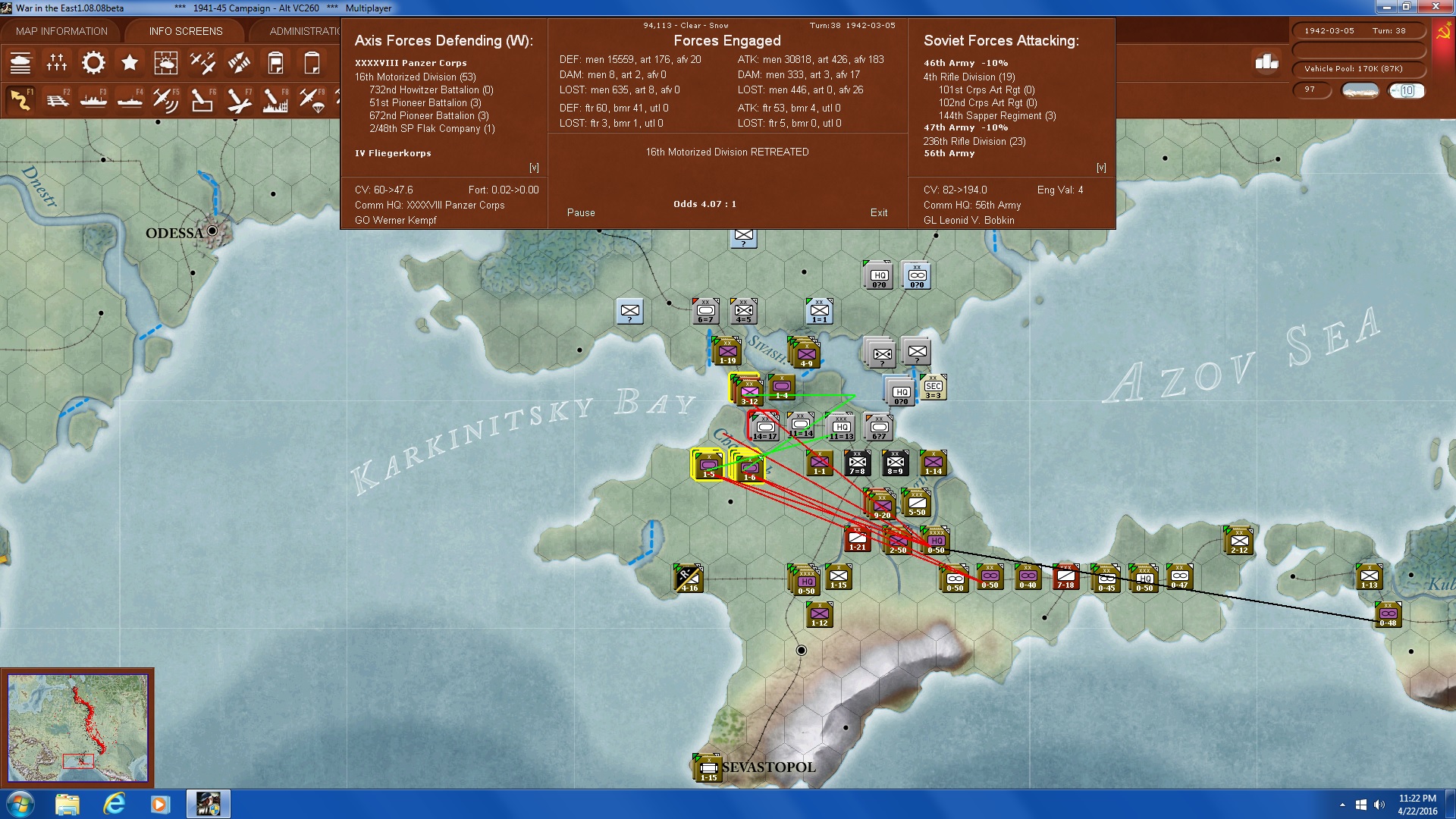Select the F8 strategic bombing mission icon
Viewport: 1456px width, 819px height.
275,99
